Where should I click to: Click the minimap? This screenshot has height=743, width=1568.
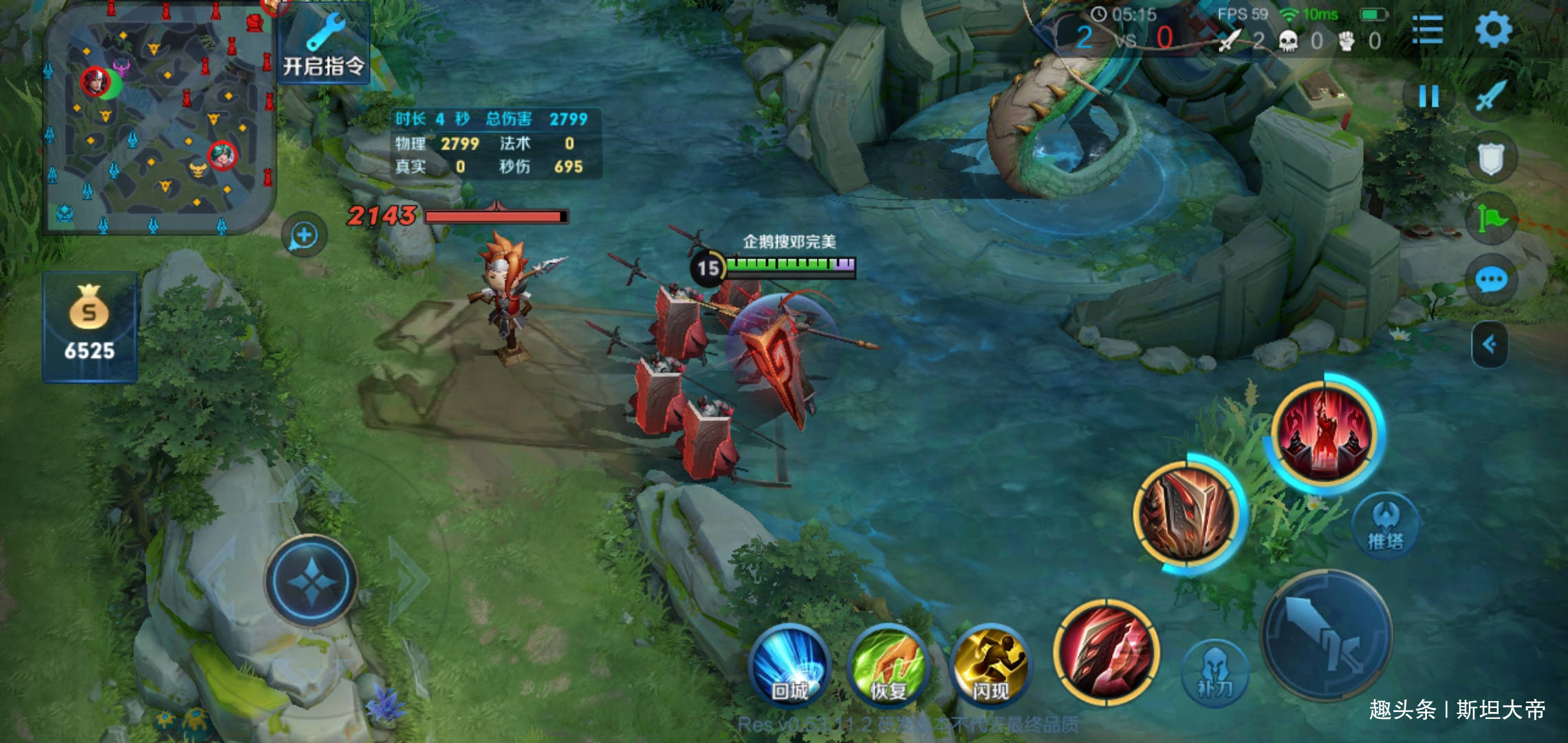click(x=160, y=121)
